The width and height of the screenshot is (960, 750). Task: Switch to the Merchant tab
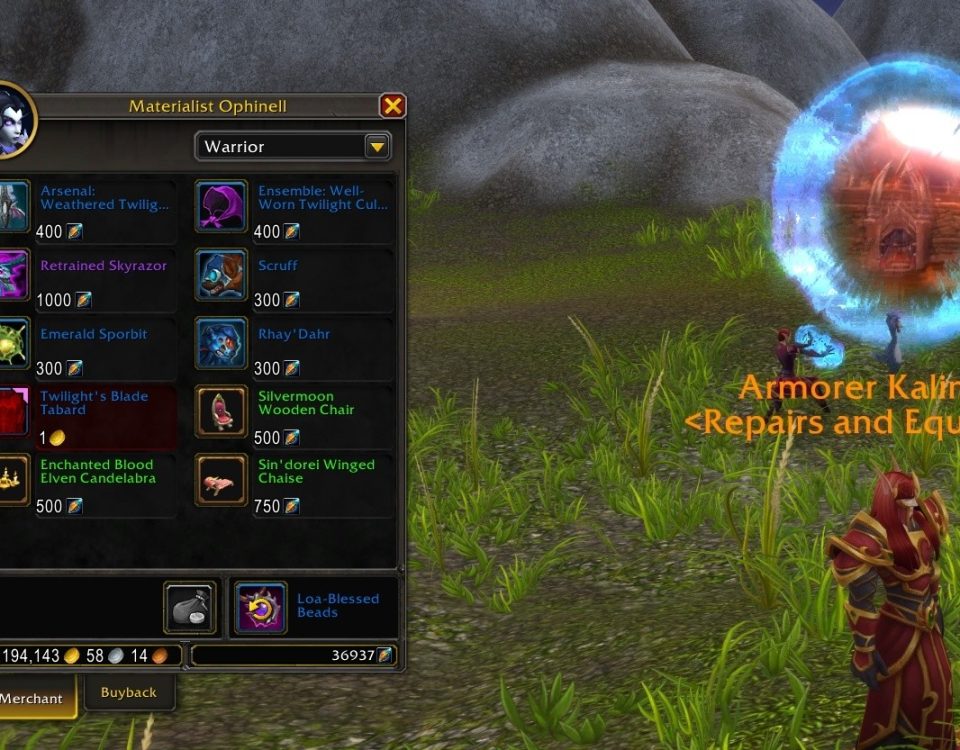[33, 698]
